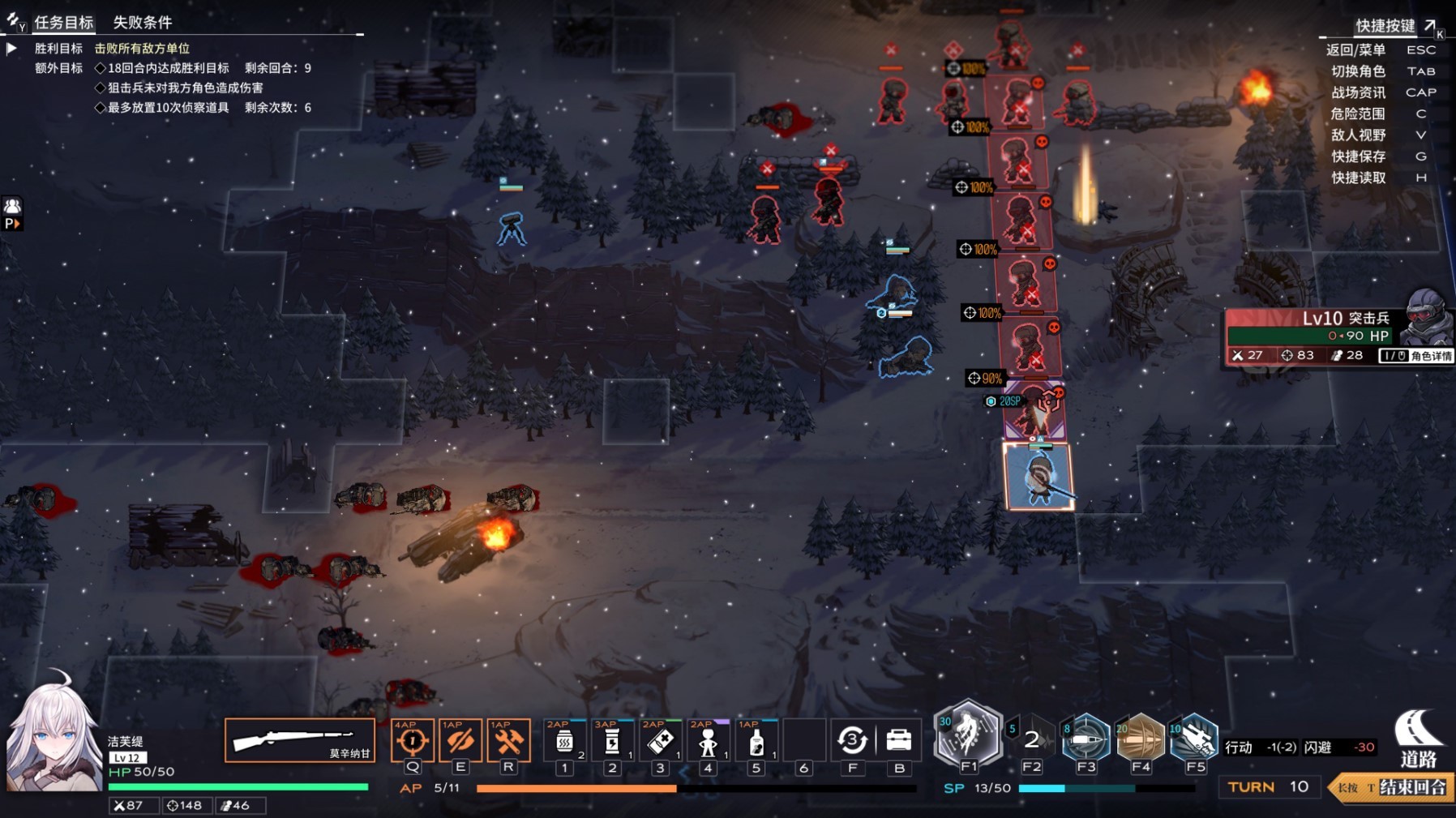This screenshot has width=1456, height=818.
Task: Collapse the 快捷按键 hotkey panel arrow
Action: pos(1430,26)
